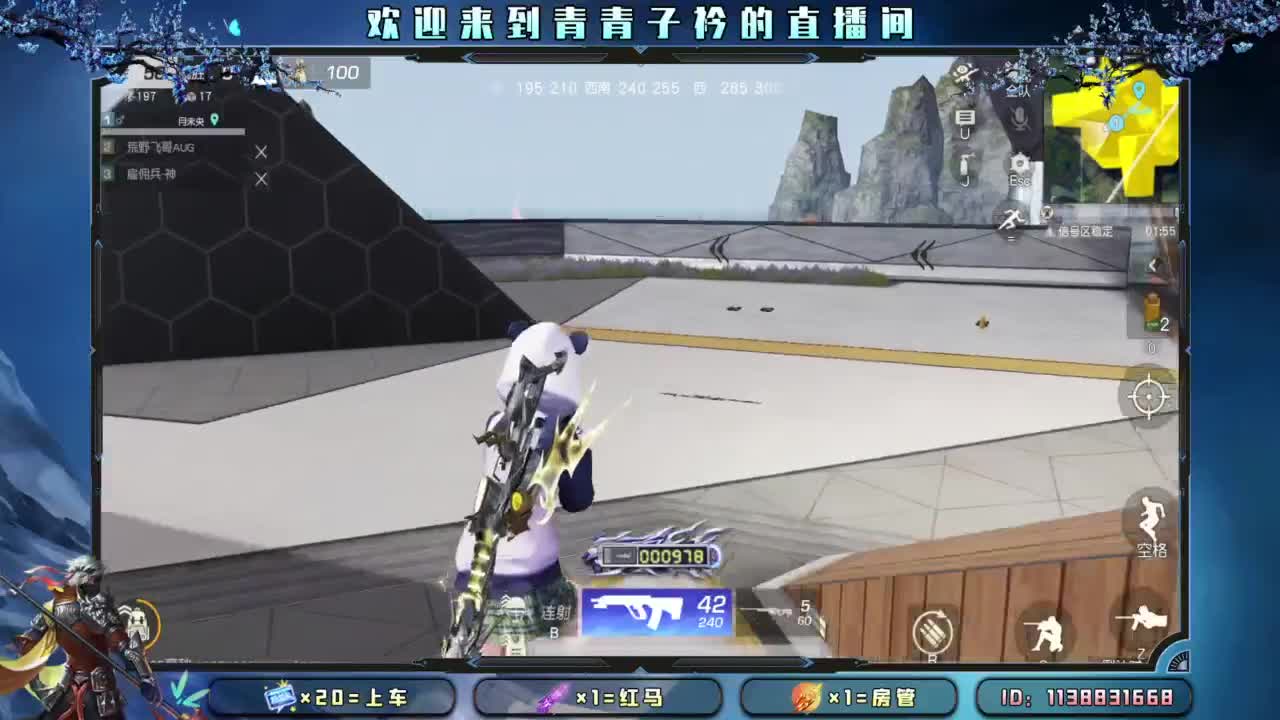Dismiss teammate 辰野飞哥AUG with the X
The height and width of the screenshot is (720, 1280).
tap(261, 151)
